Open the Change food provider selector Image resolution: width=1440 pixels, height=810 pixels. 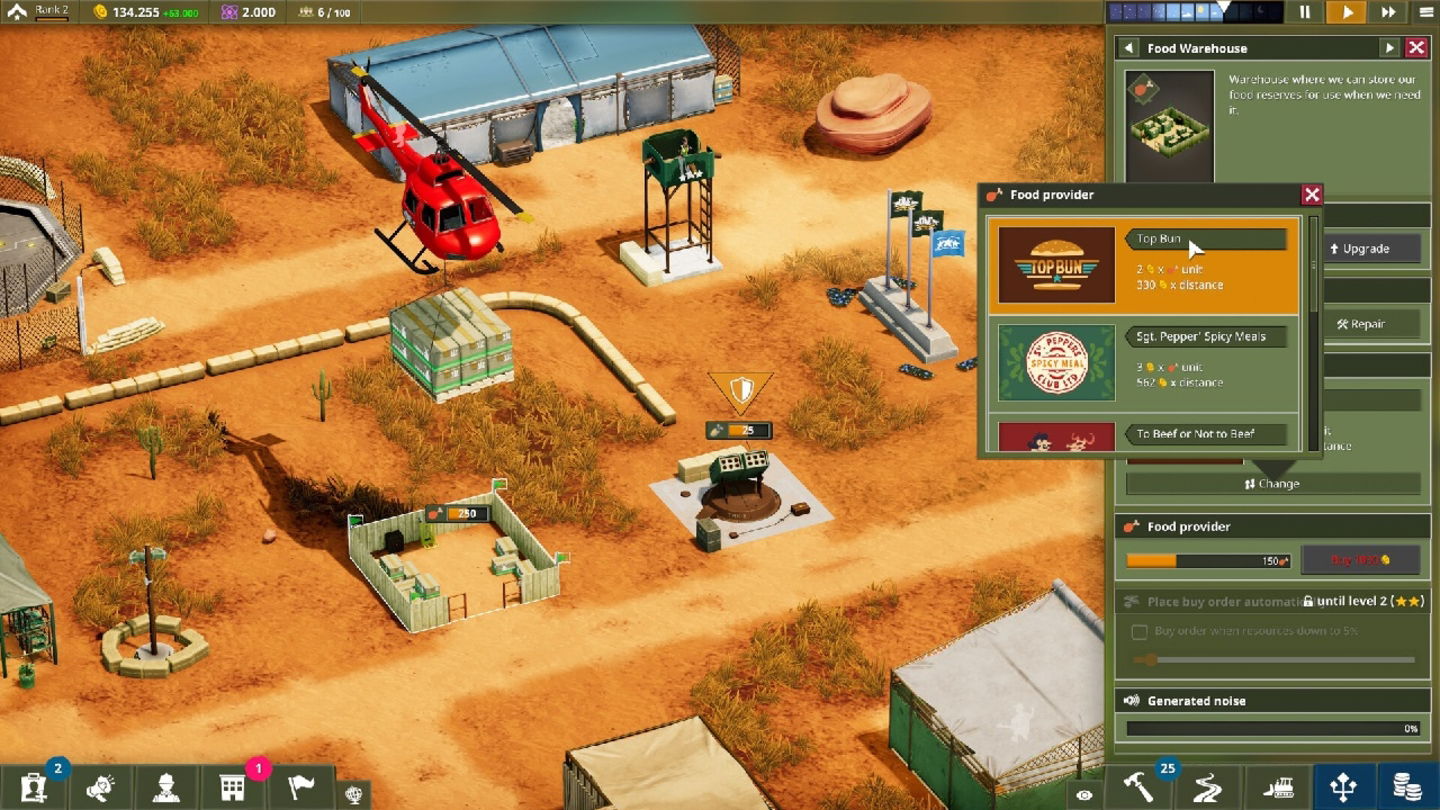1272,483
